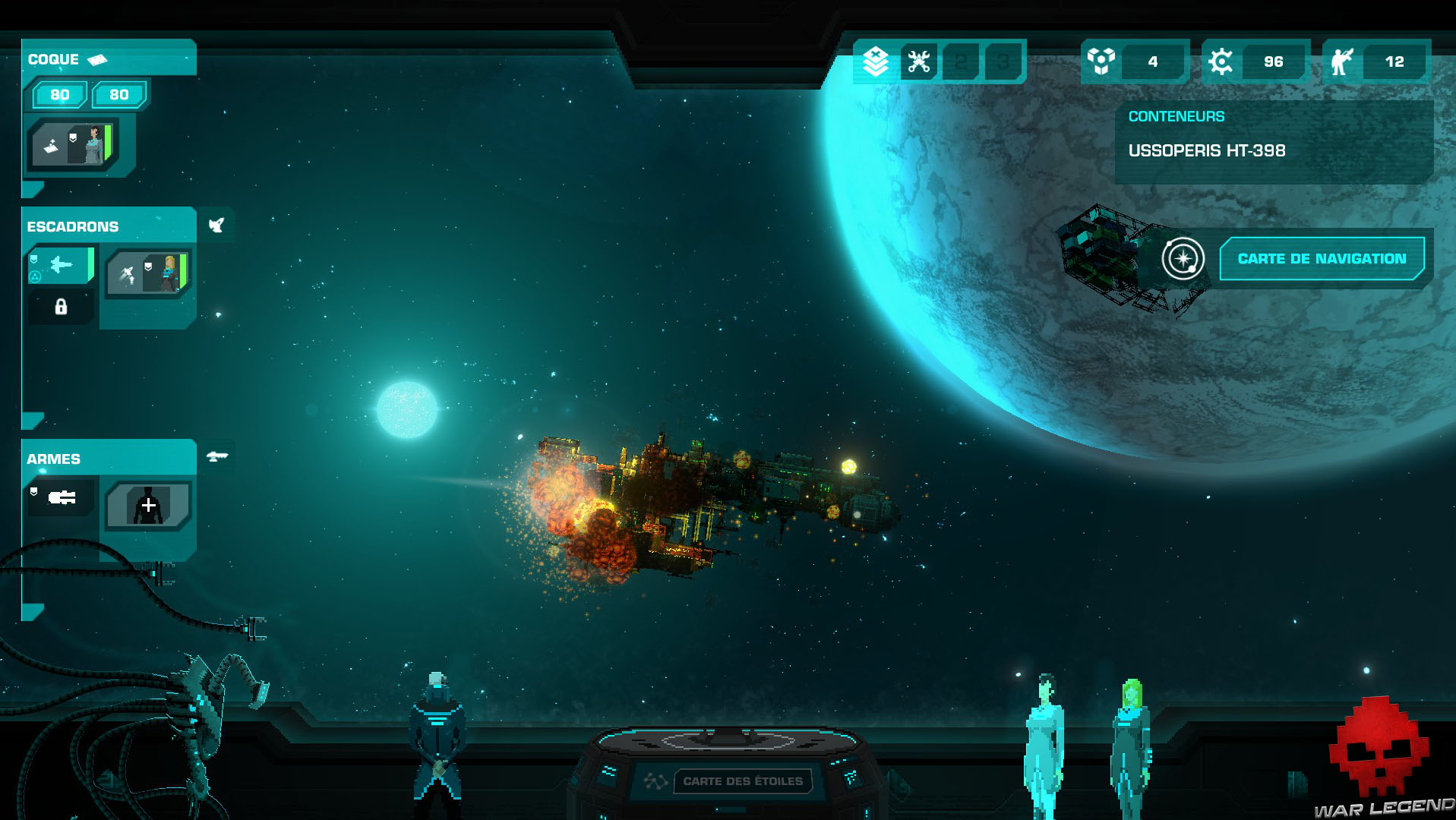Select the fighter squadron slot
The width and height of the screenshot is (1456, 820).
tap(61, 265)
